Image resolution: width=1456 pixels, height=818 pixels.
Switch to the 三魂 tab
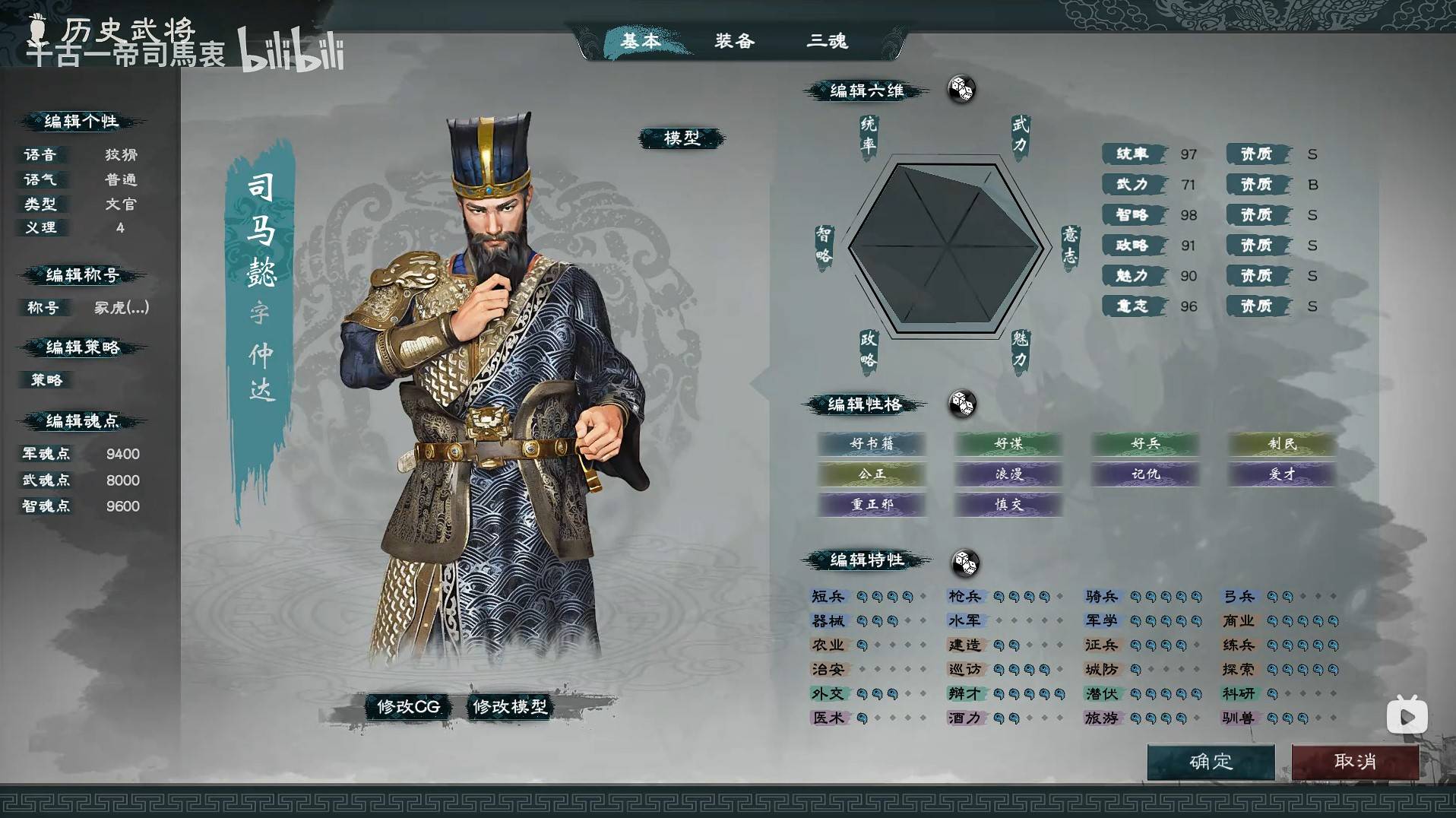tap(828, 42)
